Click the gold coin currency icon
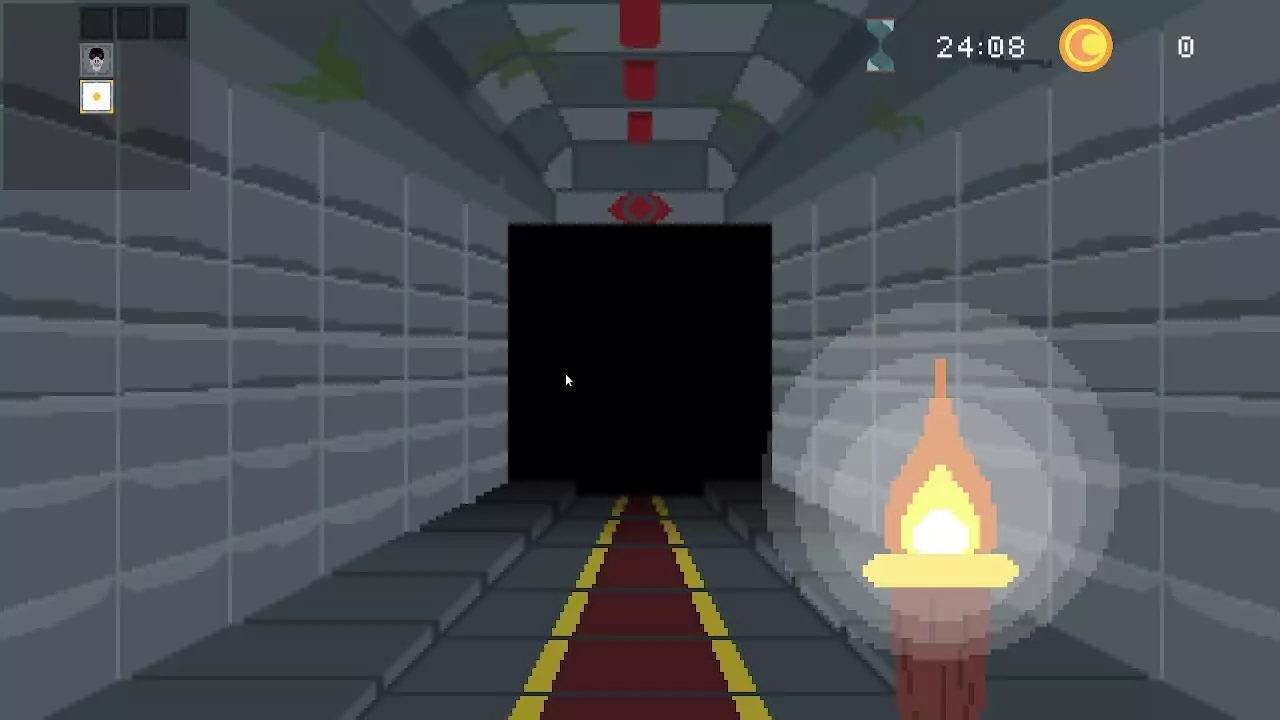Viewport: 1280px width, 720px height. point(1086,46)
